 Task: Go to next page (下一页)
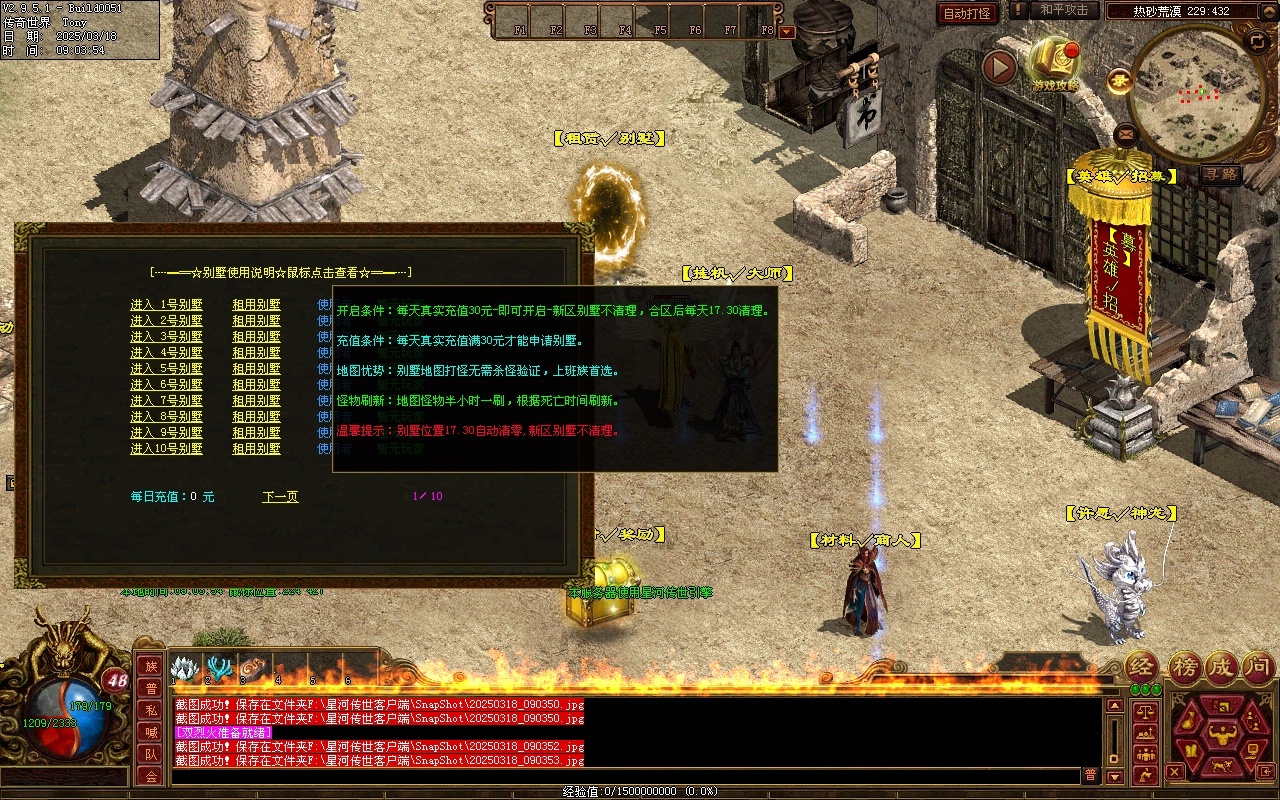(280, 496)
